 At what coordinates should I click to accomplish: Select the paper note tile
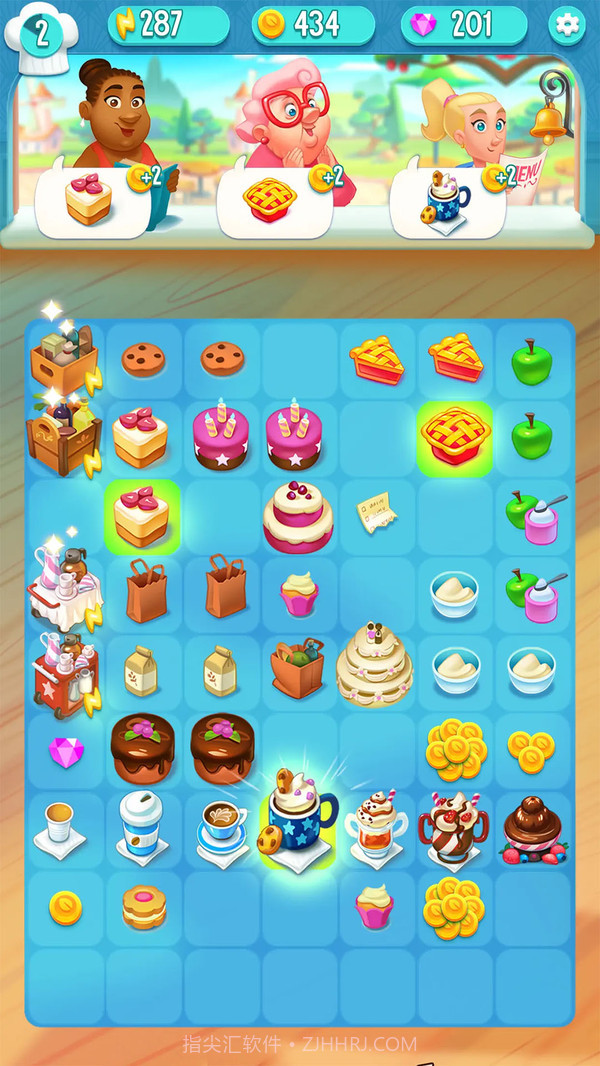(375, 514)
